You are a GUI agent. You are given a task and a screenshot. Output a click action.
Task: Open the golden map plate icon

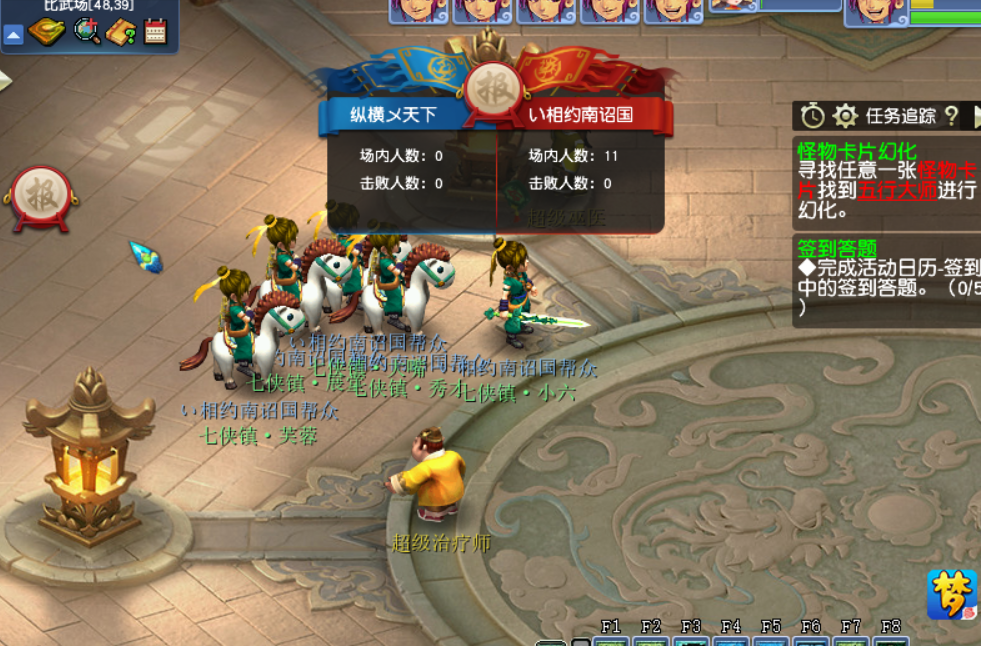46,32
